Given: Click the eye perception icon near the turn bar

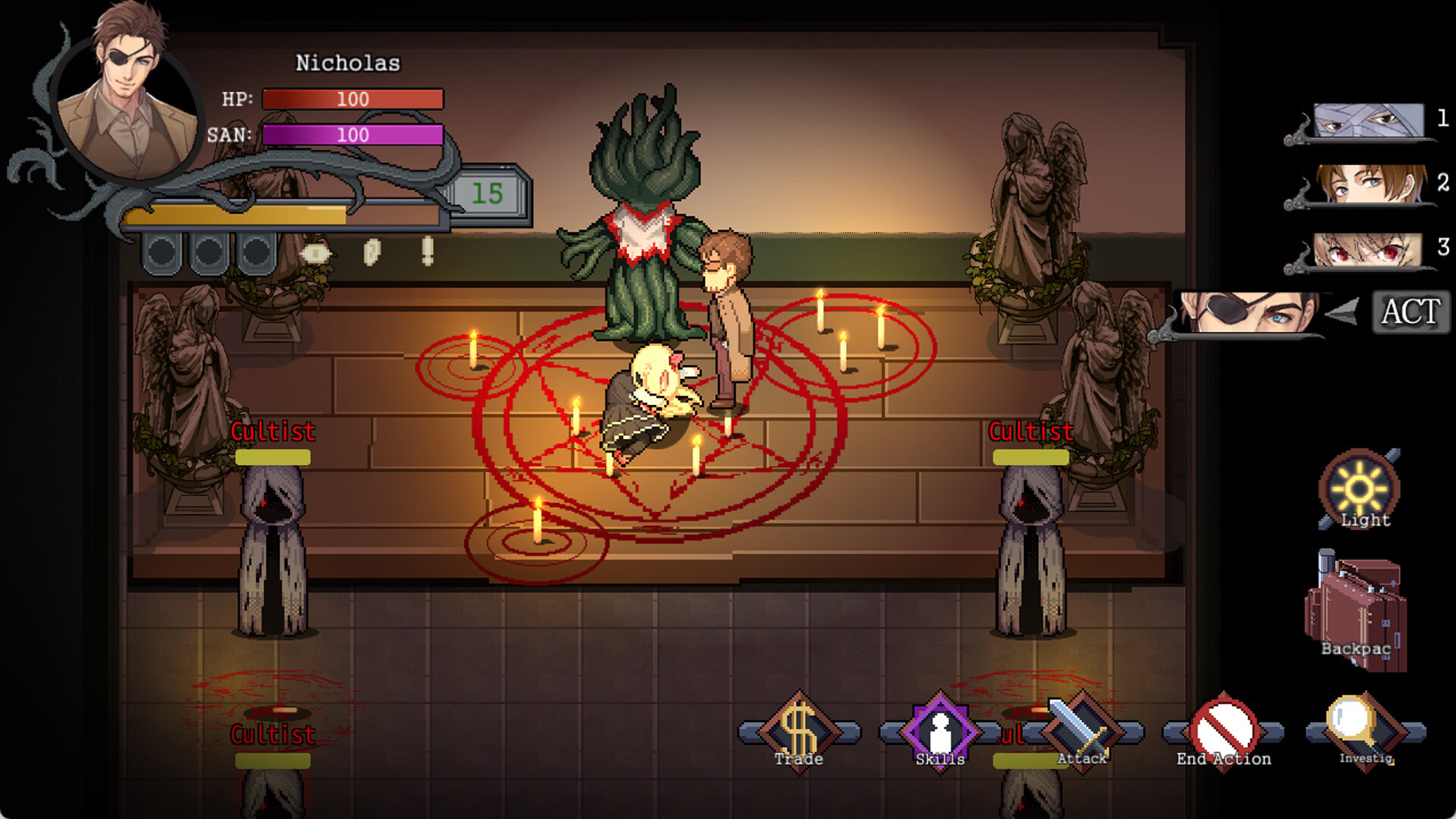Looking at the screenshot, I should [x=315, y=253].
